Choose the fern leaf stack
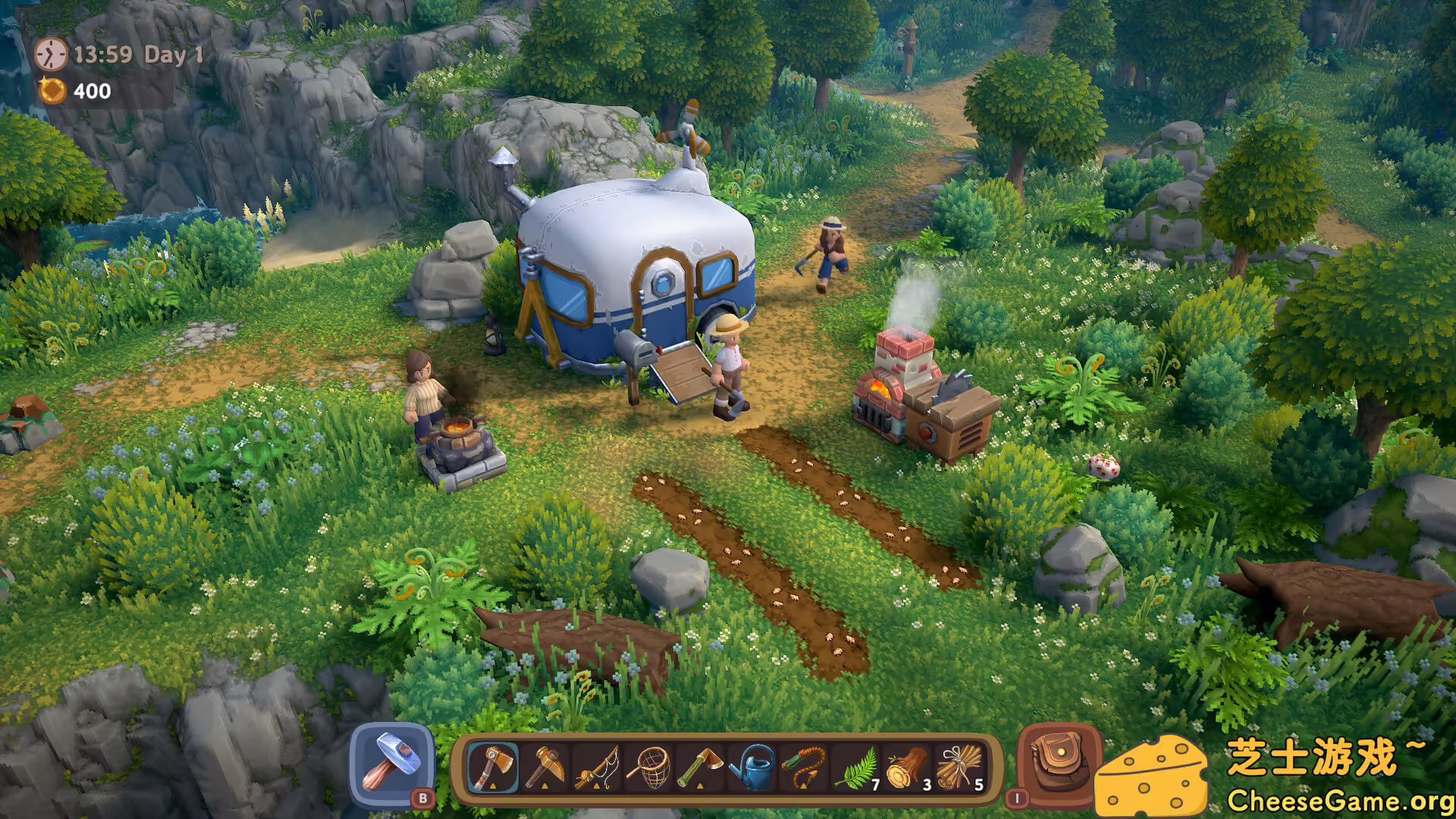1456x819 pixels. click(x=857, y=767)
